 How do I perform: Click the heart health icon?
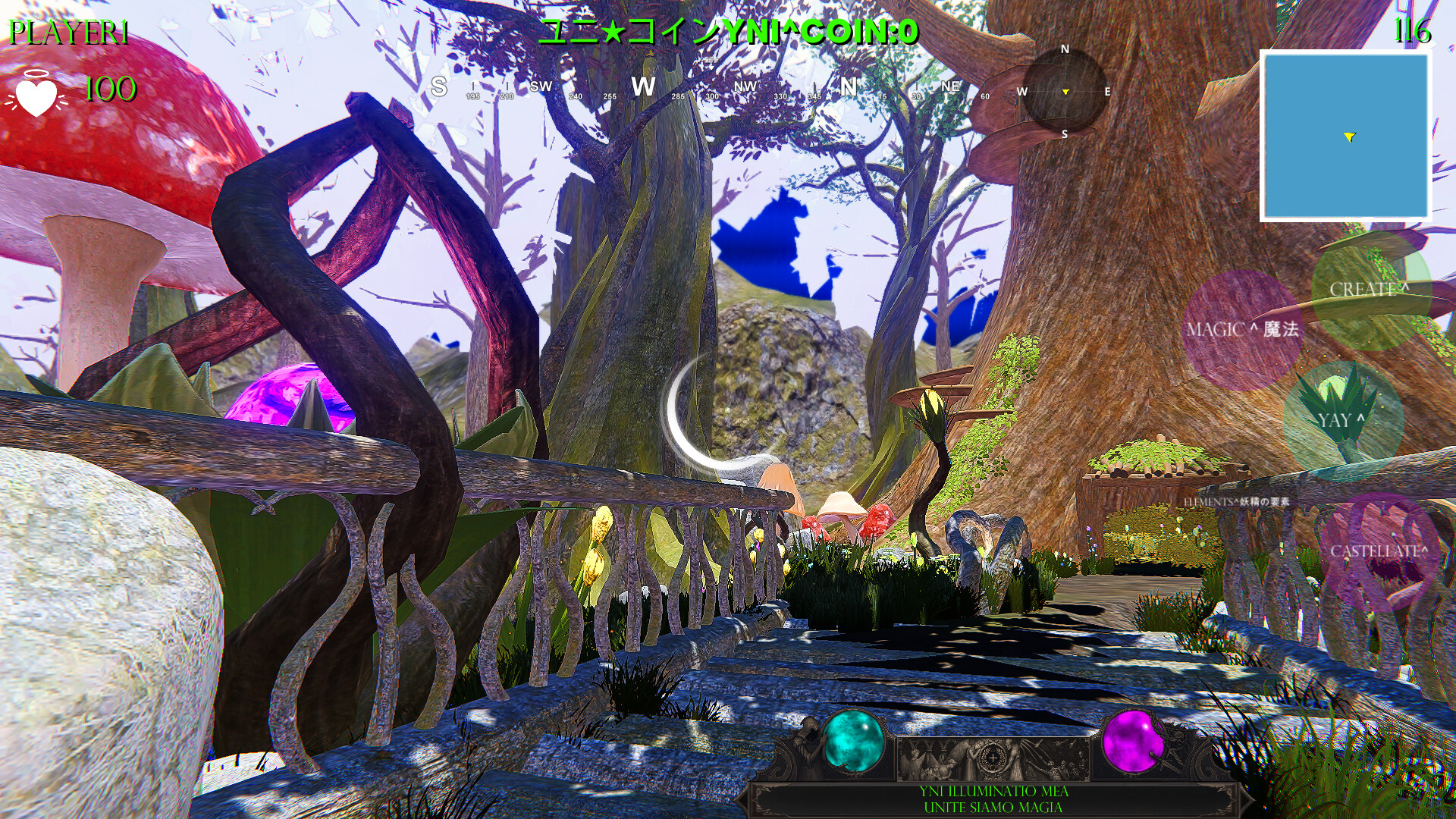[x=36, y=95]
